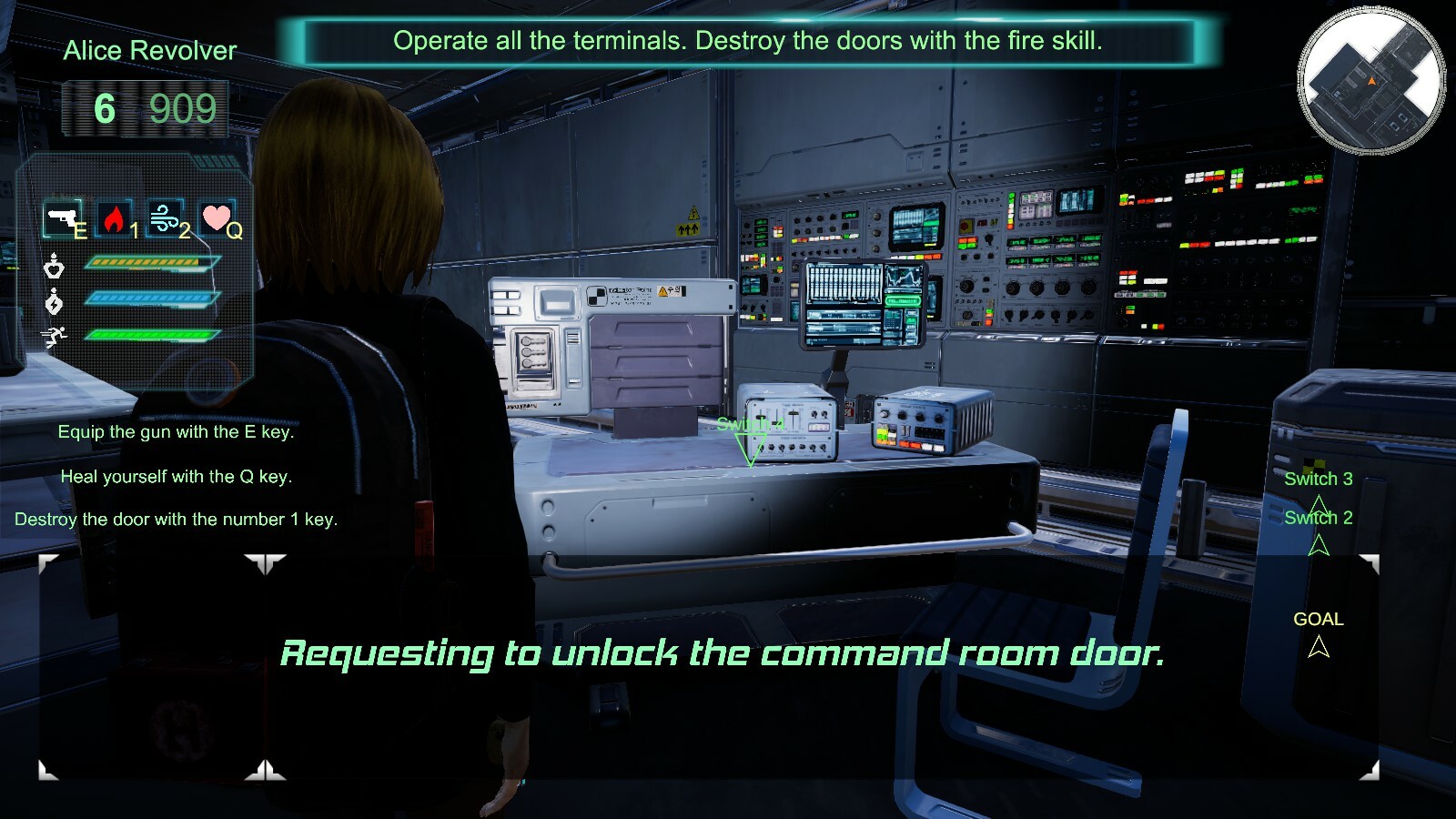This screenshot has width=1456, height=819.
Task: Click the command room door unlock subtitle
Action: [x=726, y=651]
